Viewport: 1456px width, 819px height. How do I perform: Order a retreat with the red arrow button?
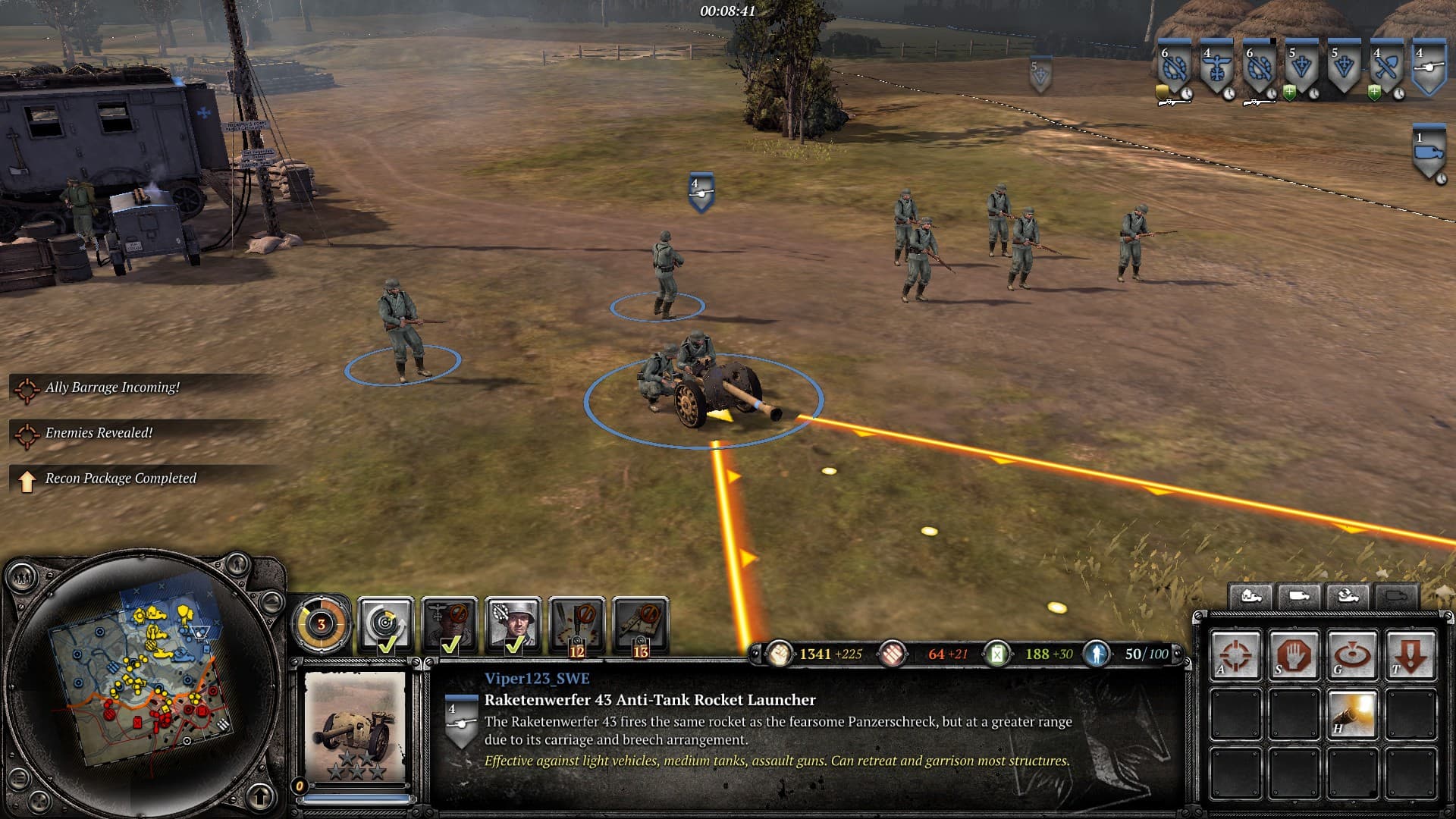1410,654
